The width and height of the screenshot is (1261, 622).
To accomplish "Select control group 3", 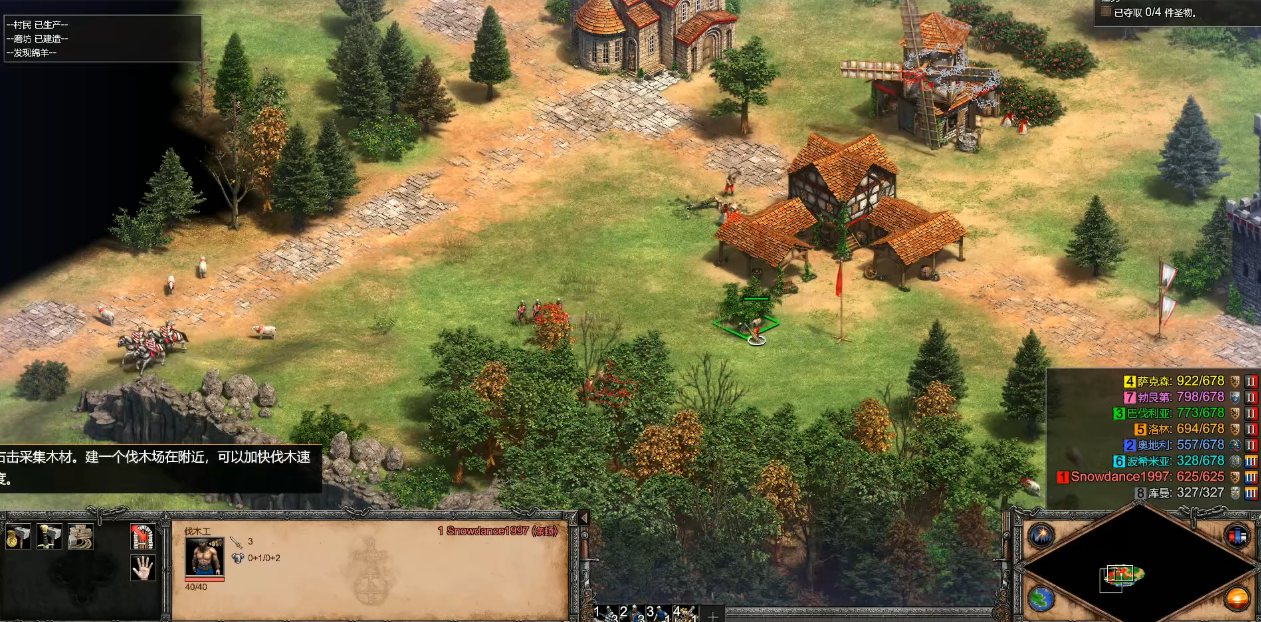I will (656, 612).
